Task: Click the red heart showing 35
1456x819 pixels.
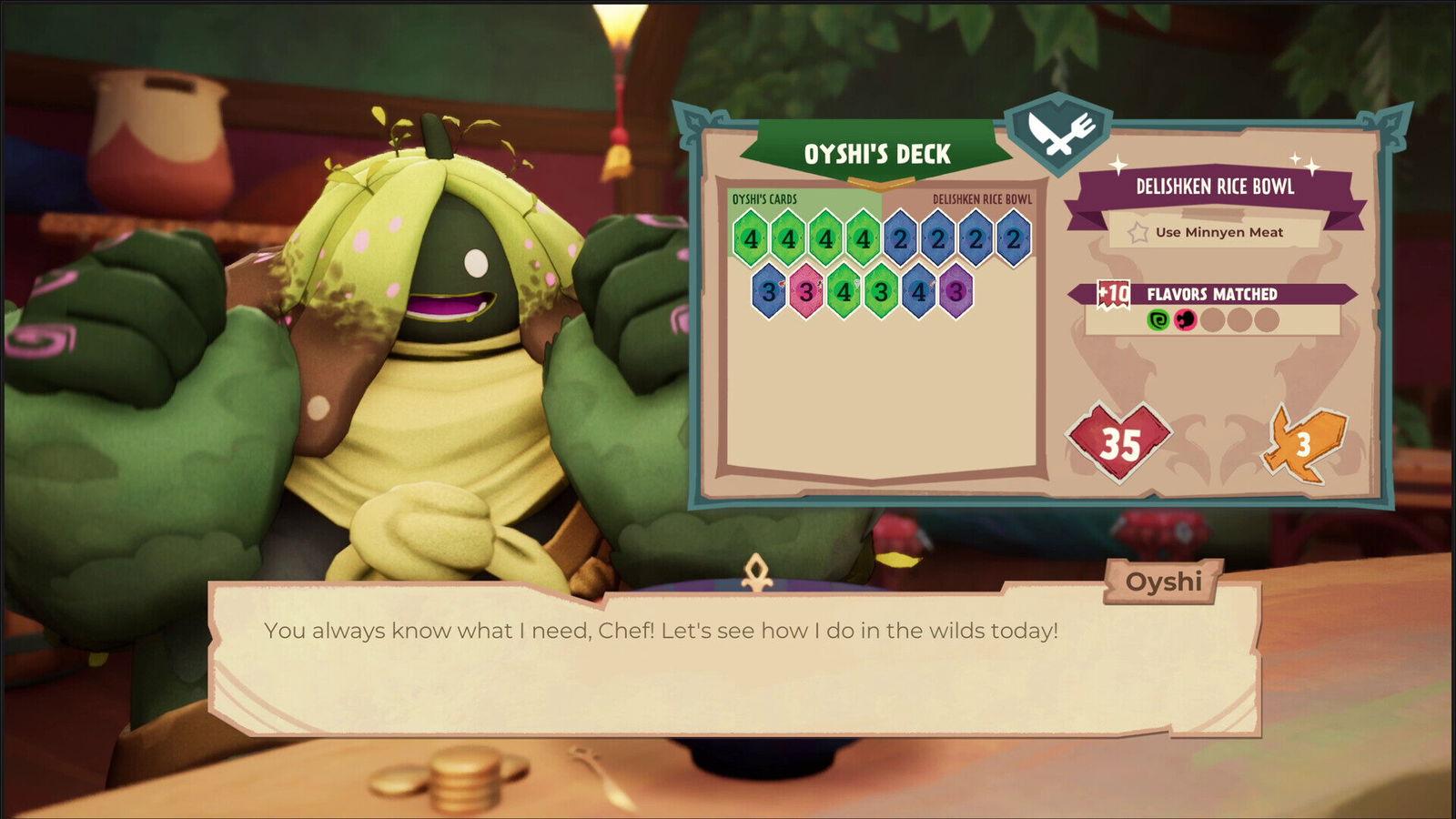Action: (x=1120, y=440)
